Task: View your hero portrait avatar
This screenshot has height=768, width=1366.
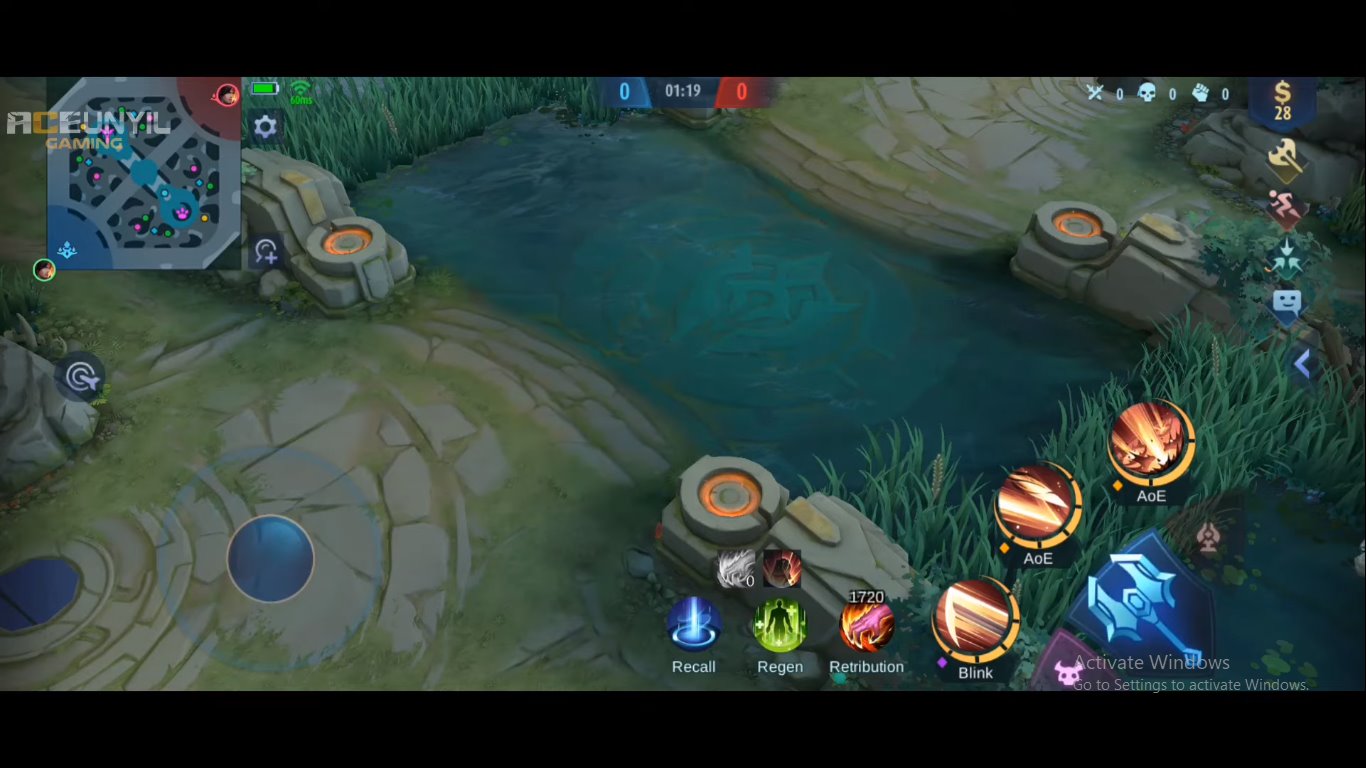Action: (x=42, y=269)
